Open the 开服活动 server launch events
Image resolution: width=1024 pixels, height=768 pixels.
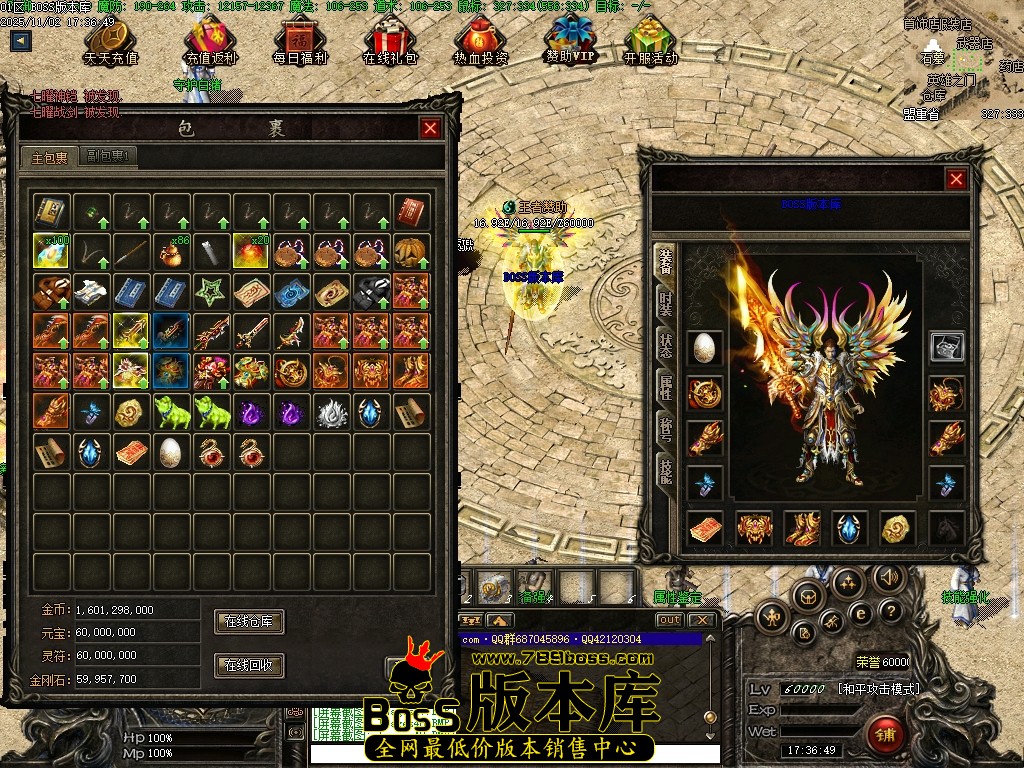coord(651,42)
